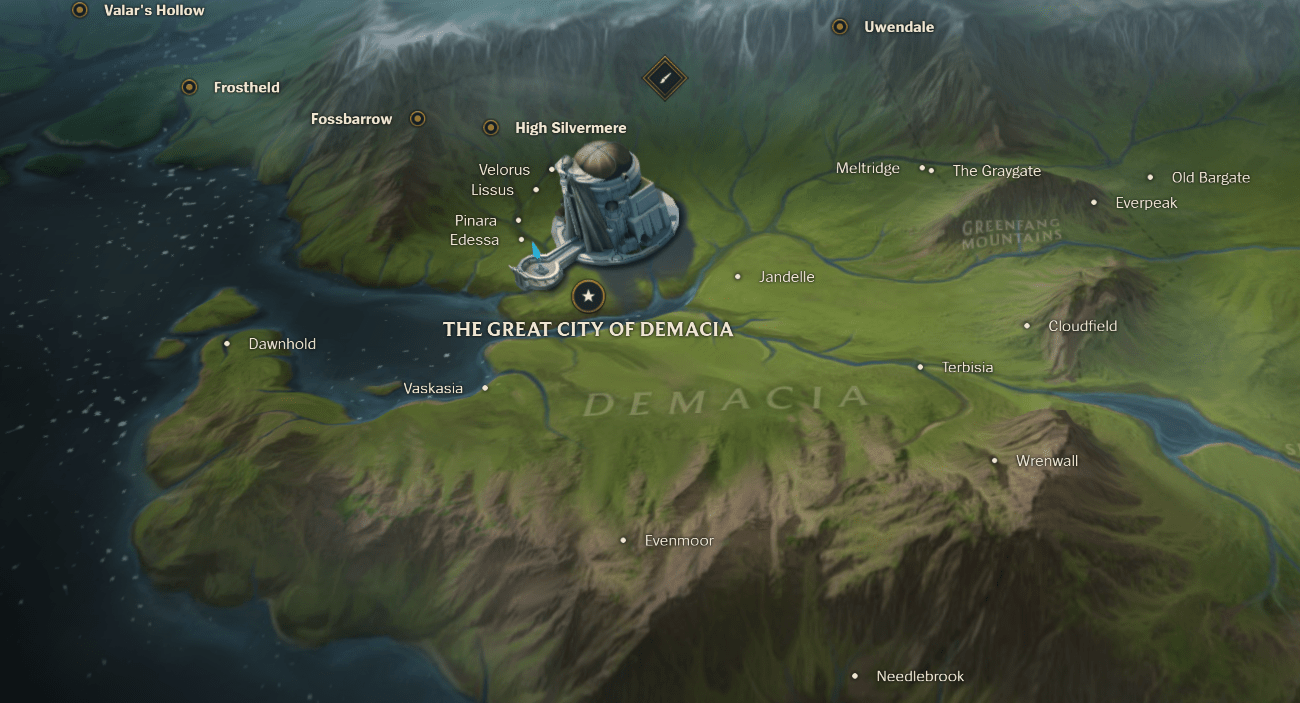Select the Jandelle town dot
The width and height of the screenshot is (1300, 703).
coord(738,277)
